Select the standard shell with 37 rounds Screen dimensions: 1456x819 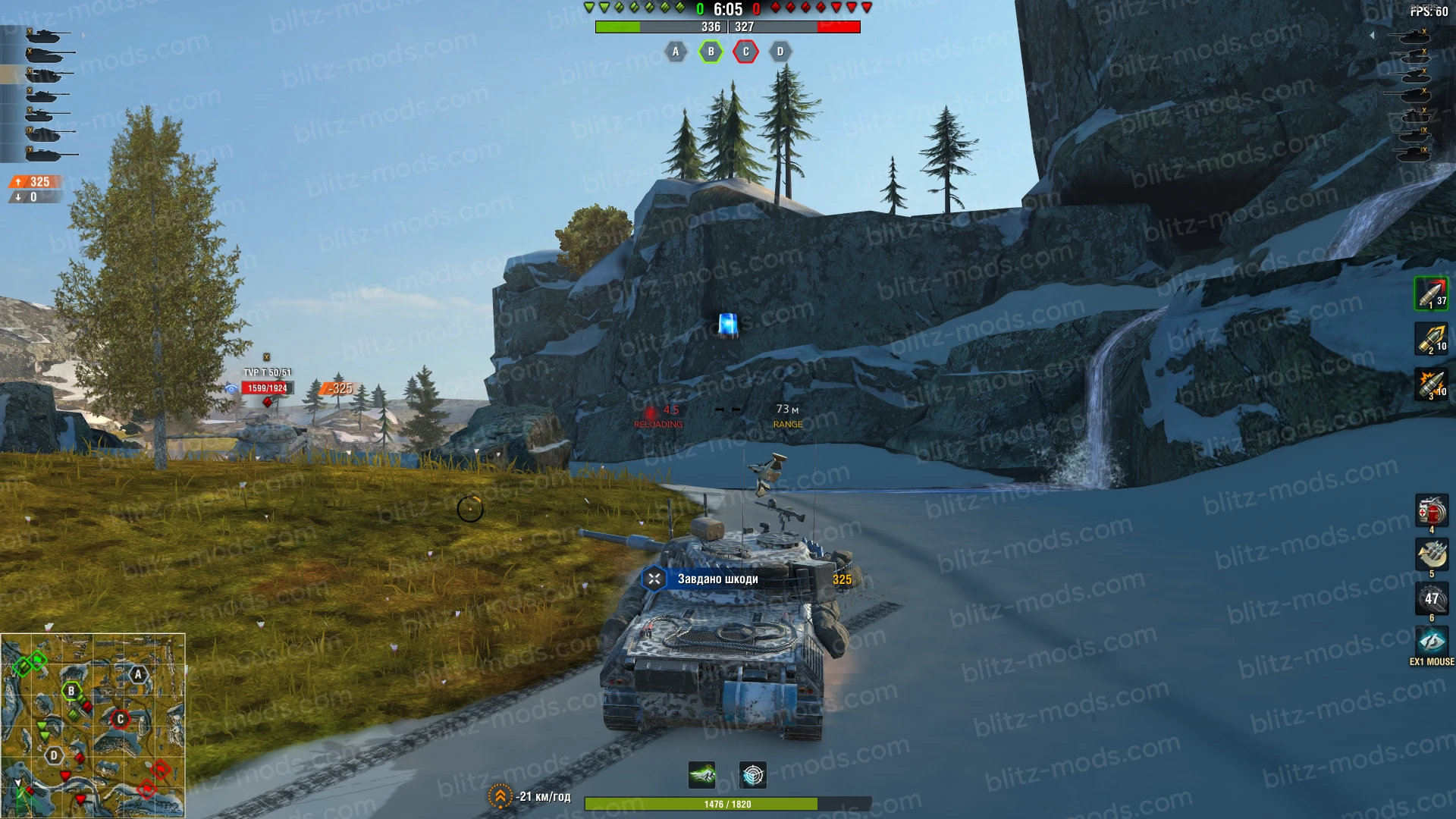1431,293
